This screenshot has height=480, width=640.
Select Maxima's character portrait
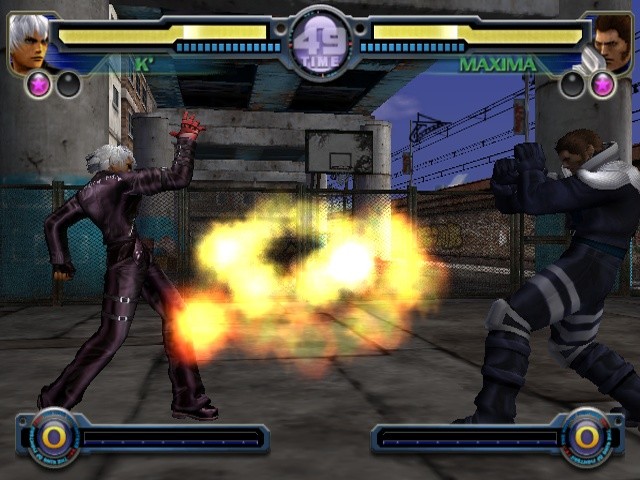611,43
